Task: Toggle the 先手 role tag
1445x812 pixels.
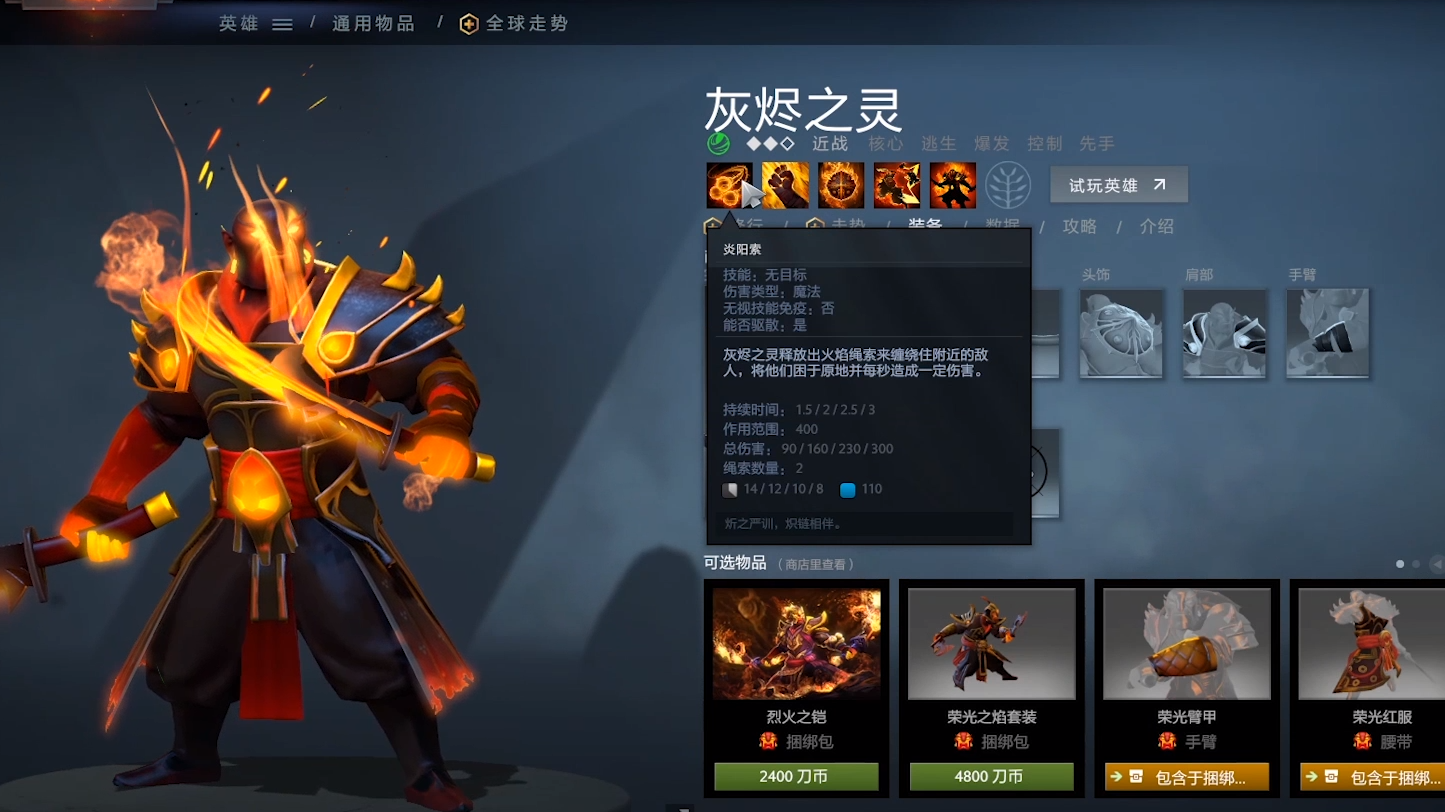Action: tap(1095, 143)
